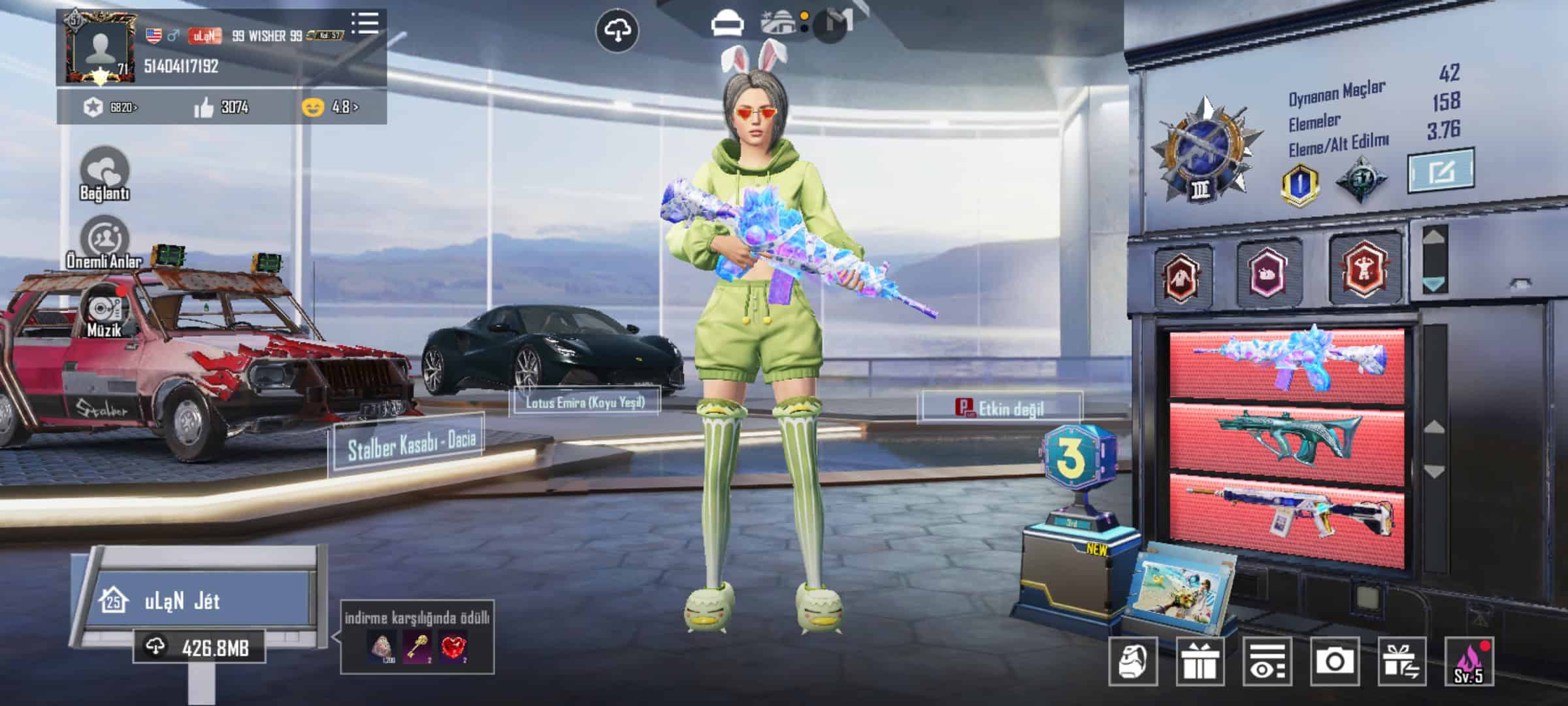Select the Lotus Emira vehicle label
The width and height of the screenshot is (1568, 706).
pyautogui.click(x=585, y=402)
